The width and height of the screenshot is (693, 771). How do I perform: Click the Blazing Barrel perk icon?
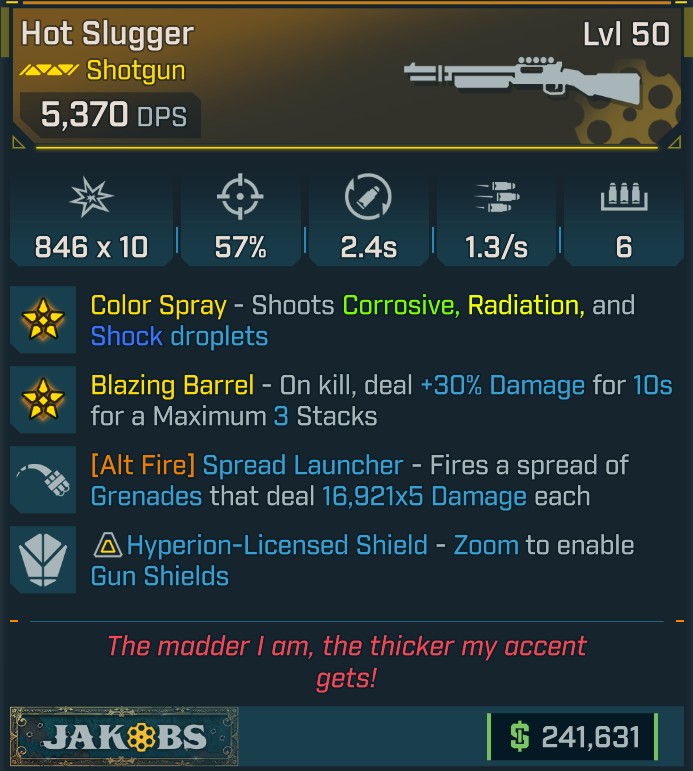[43, 399]
